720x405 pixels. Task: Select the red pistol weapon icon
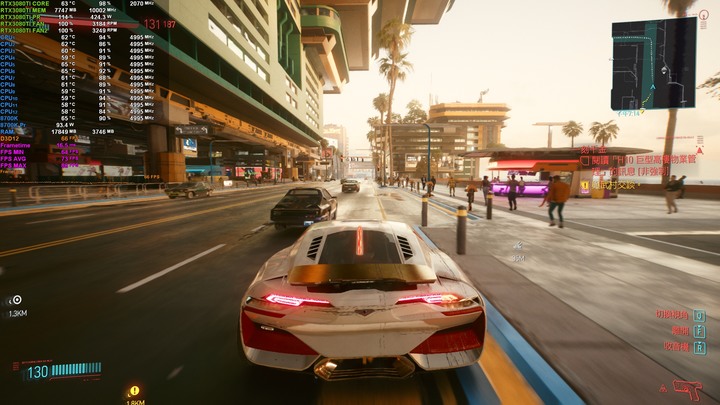click(x=687, y=387)
